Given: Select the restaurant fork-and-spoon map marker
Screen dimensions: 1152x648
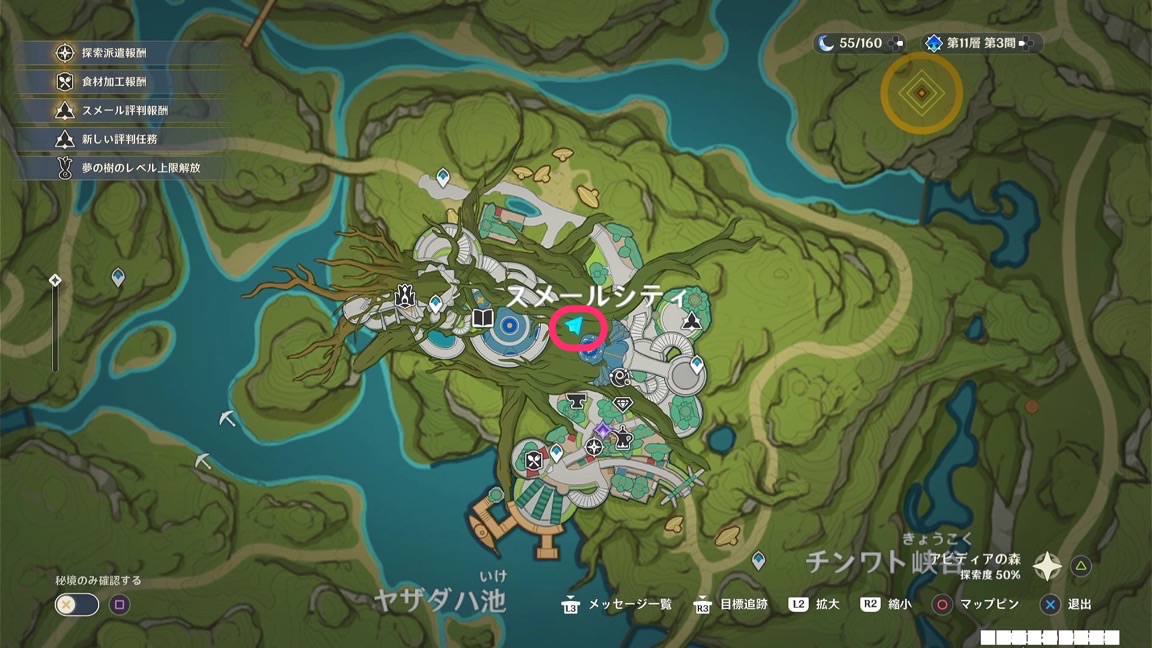Looking at the screenshot, I should pos(534,462).
